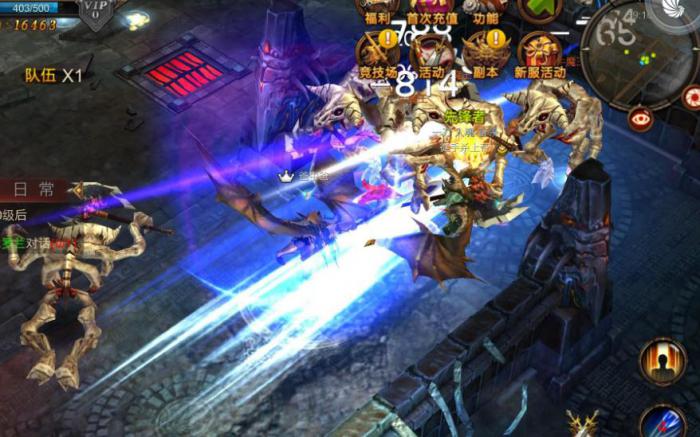Activate the glowing silhouette aura skill
The width and height of the screenshot is (700, 437).
click(663, 361)
